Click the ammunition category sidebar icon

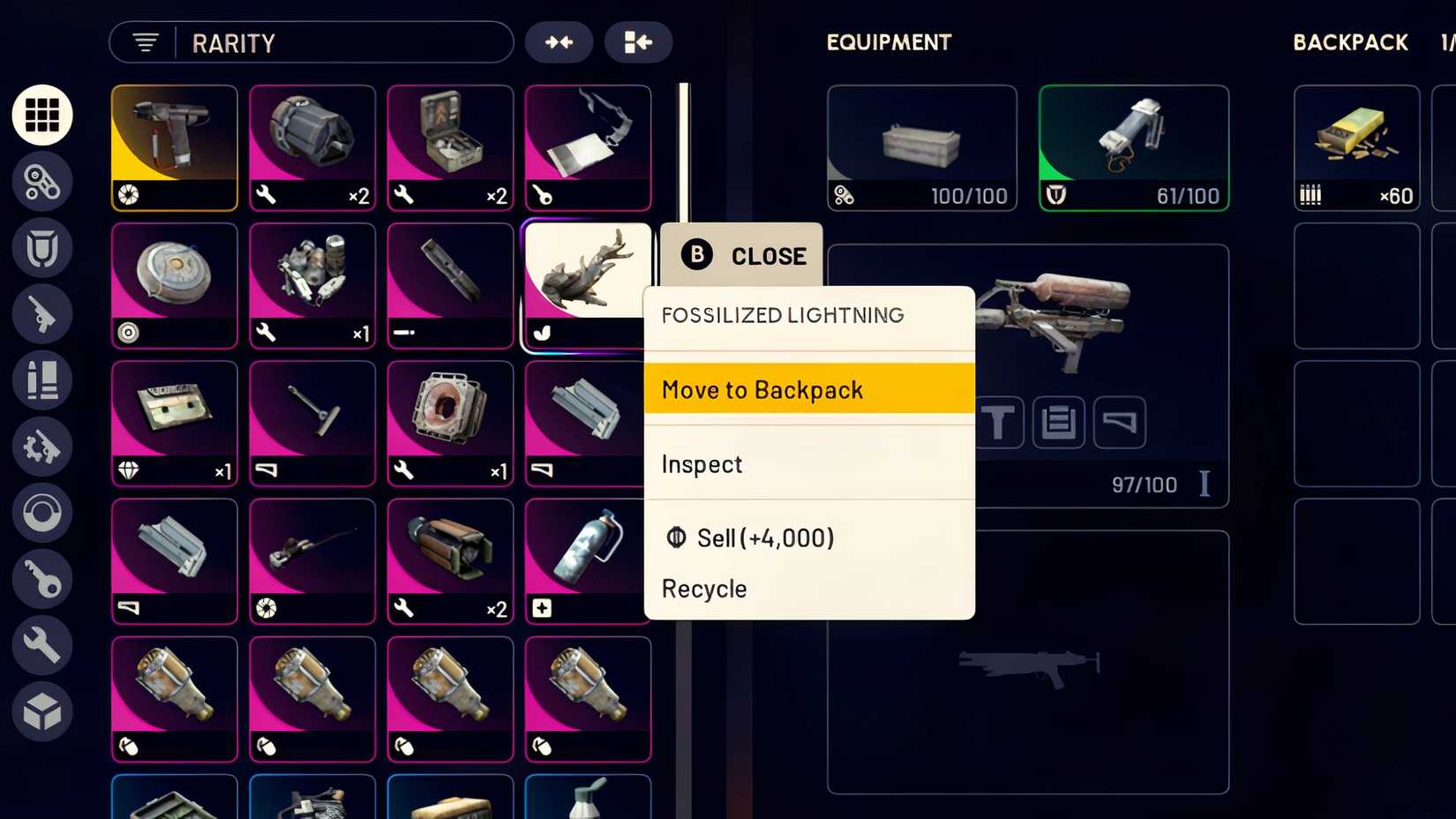coord(41,381)
